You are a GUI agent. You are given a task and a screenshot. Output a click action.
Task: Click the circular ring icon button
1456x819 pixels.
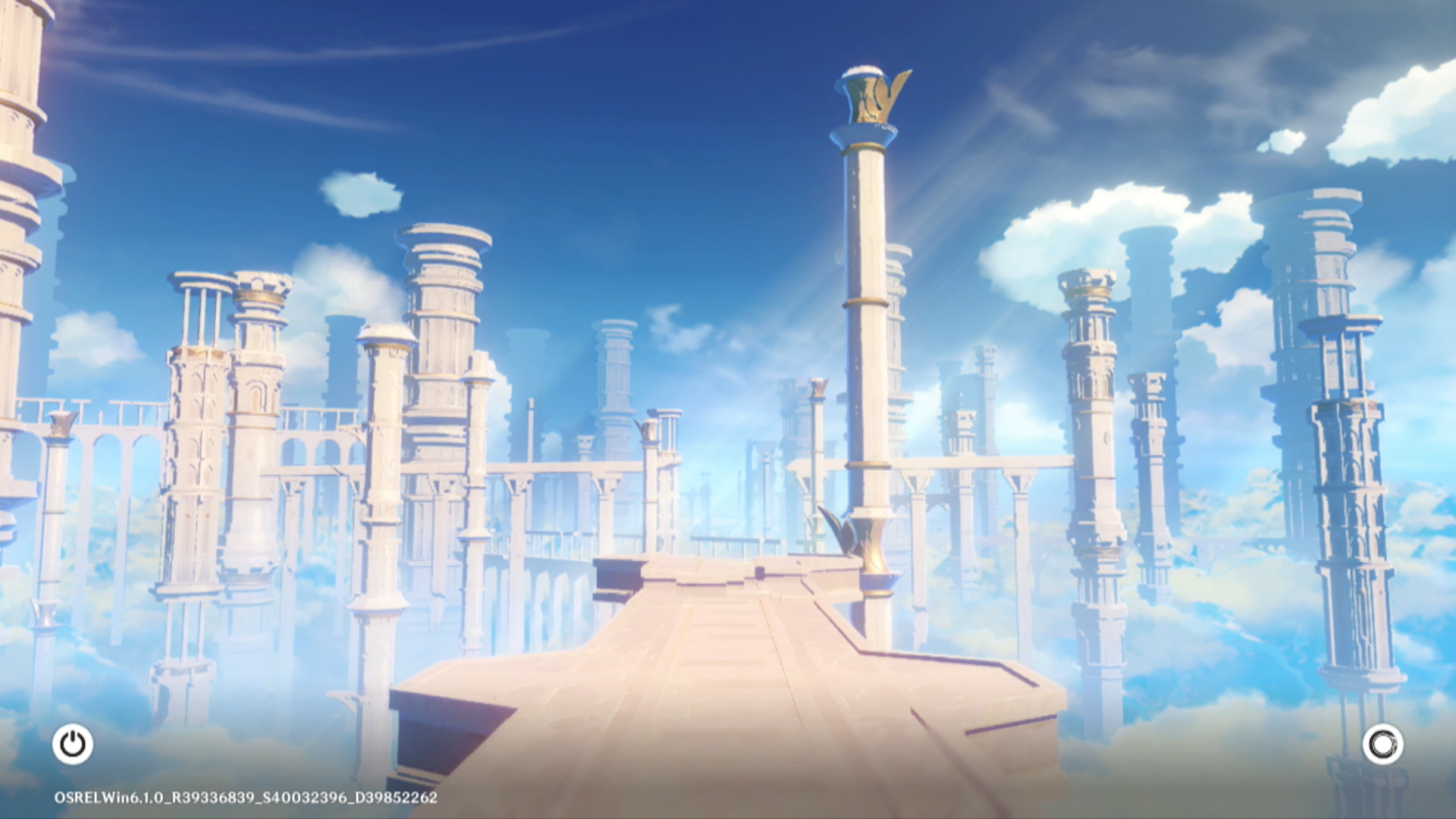1382,744
